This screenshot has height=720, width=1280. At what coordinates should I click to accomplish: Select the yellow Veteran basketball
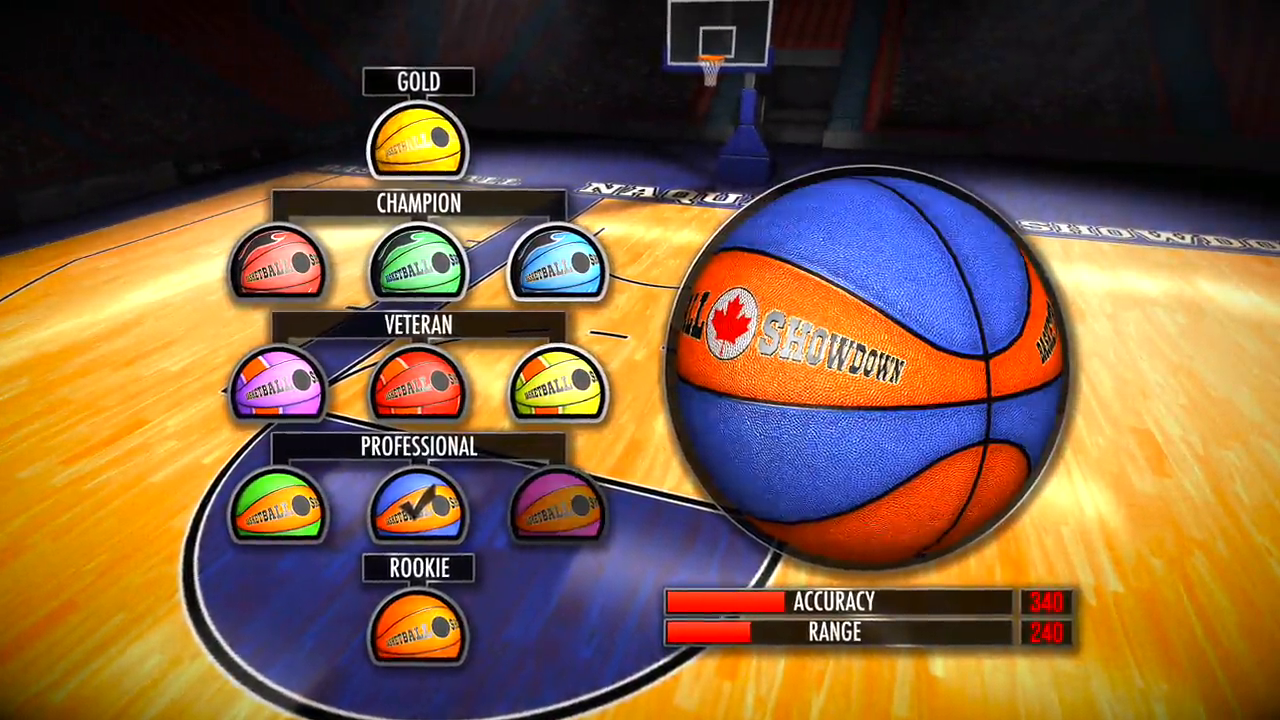pyautogui.click(x=558, y=385)
